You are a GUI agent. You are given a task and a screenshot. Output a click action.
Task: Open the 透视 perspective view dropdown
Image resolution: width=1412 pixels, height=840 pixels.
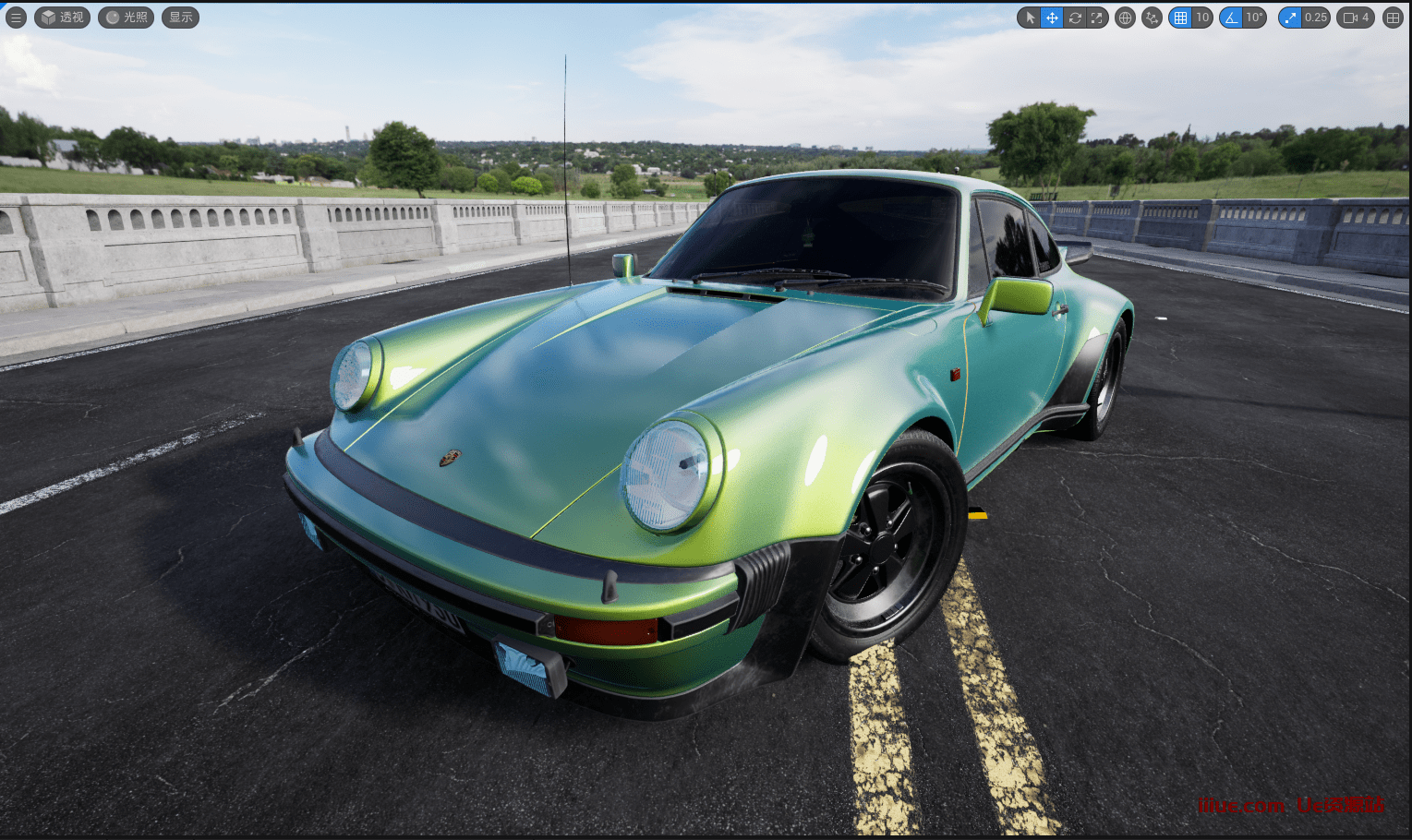point(63,18)
